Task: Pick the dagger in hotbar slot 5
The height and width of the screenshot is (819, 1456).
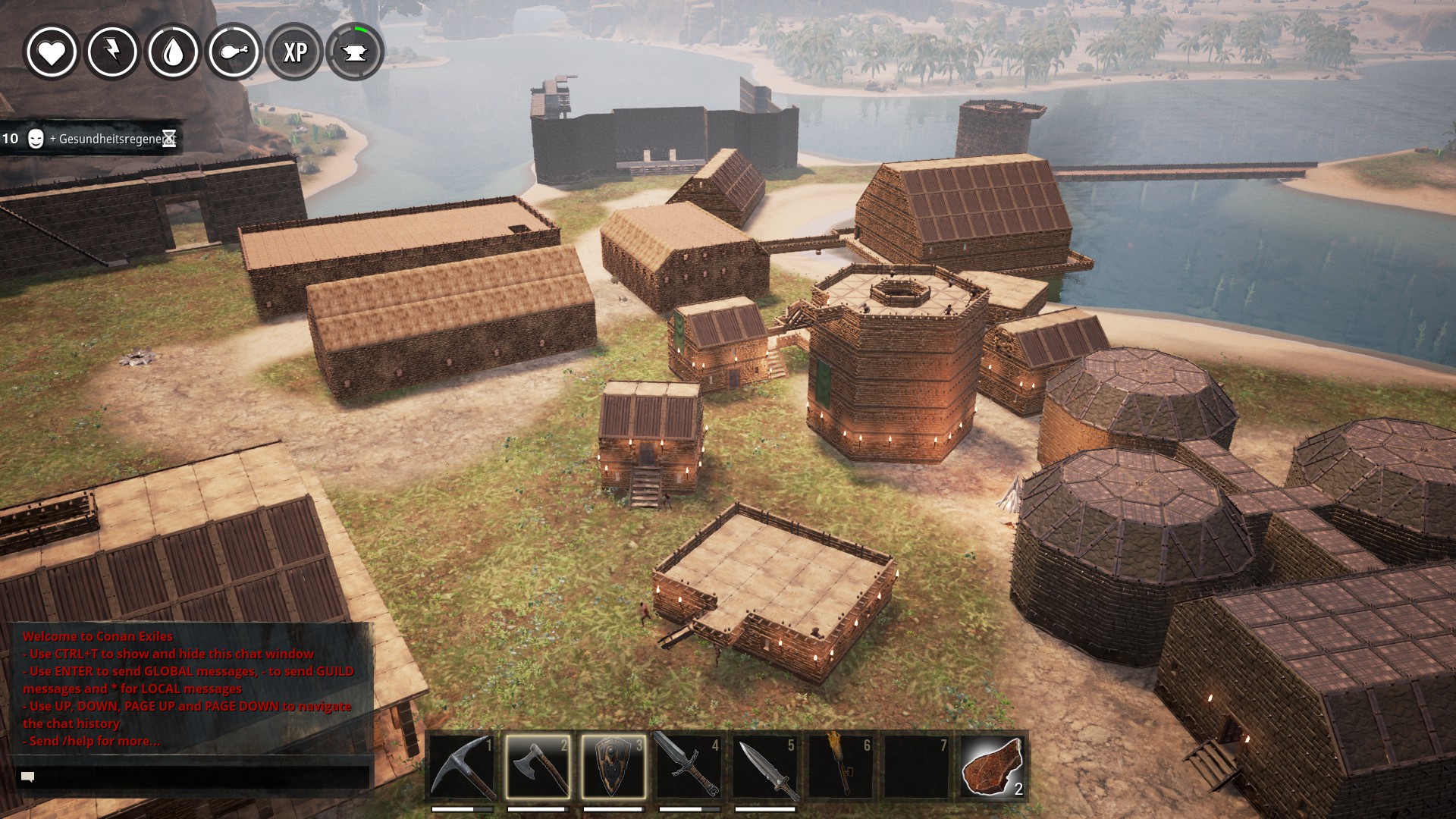Action: tap(765, 766)
